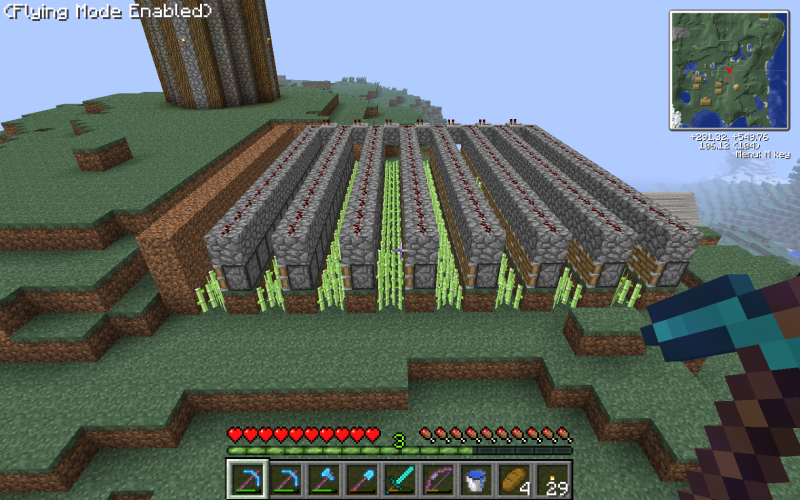Viewport: 800px width, 500px height.
Task: Select the enchanted bow slot
Action: click(x=437, y=479)
